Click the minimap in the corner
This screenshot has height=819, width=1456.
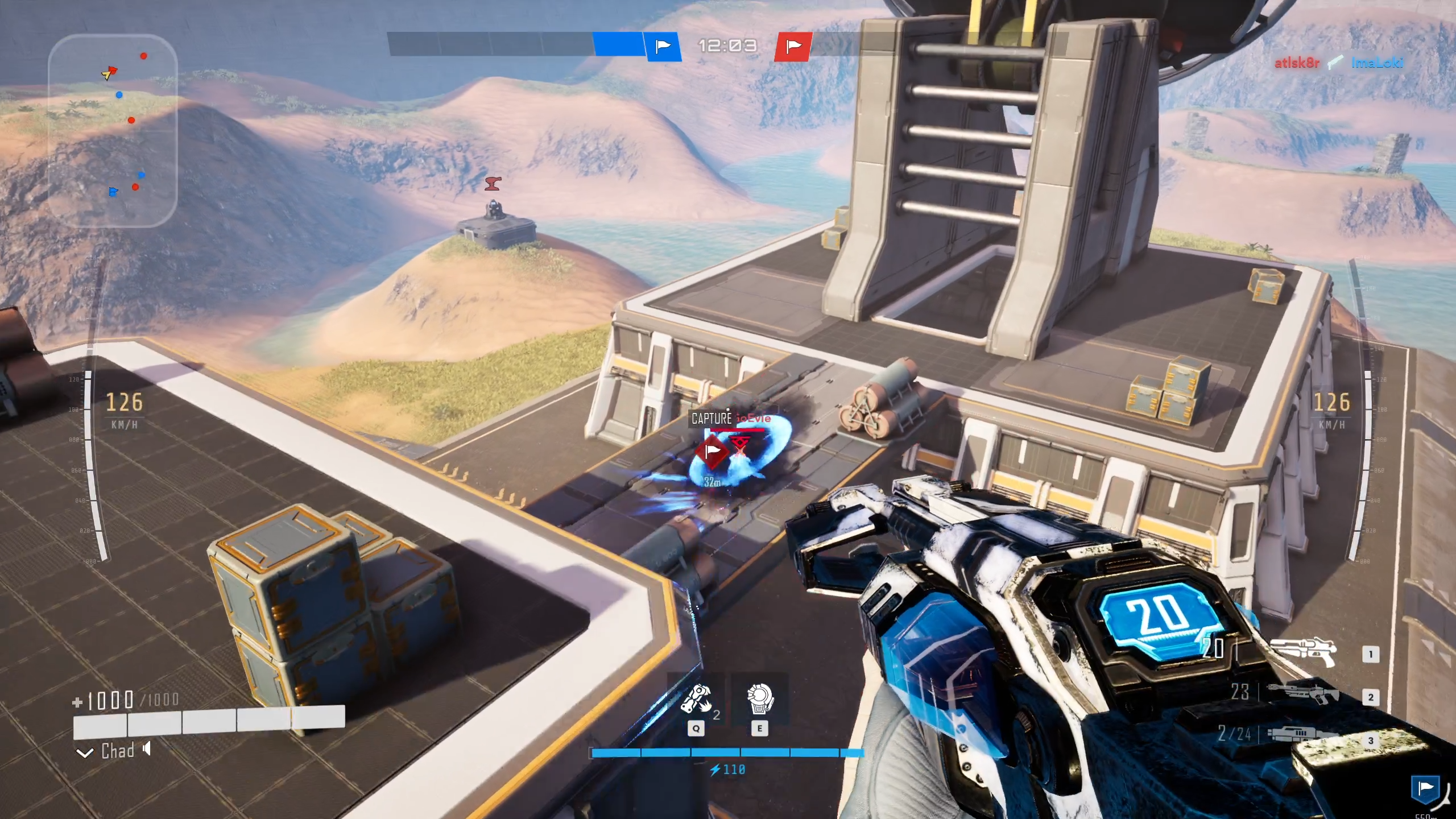(x=113, y=131)
